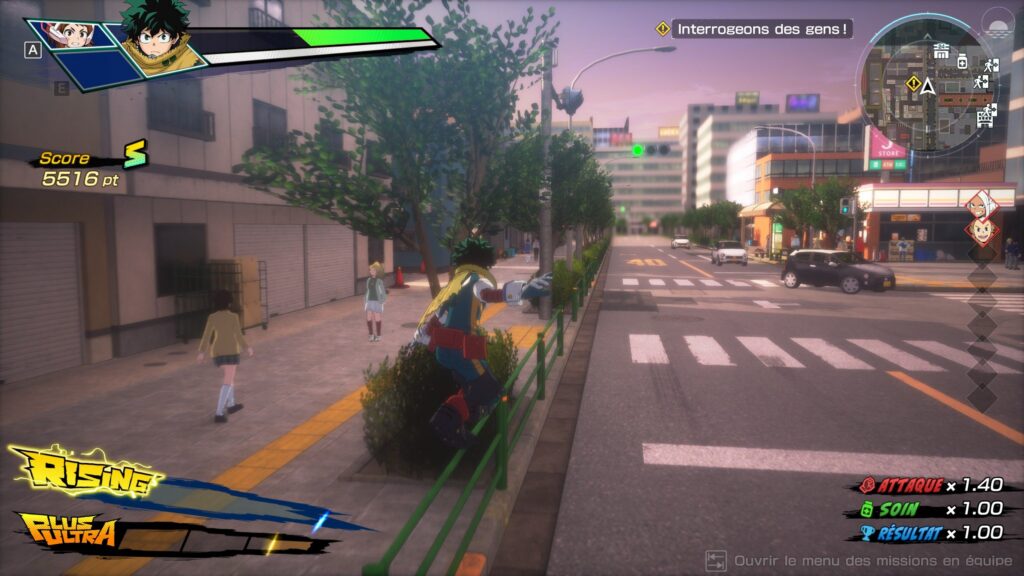Viewport: 1024px width, 576px height.
Task: Click the yellow exclamation marker on the minimap
Action: pos(912,82)
